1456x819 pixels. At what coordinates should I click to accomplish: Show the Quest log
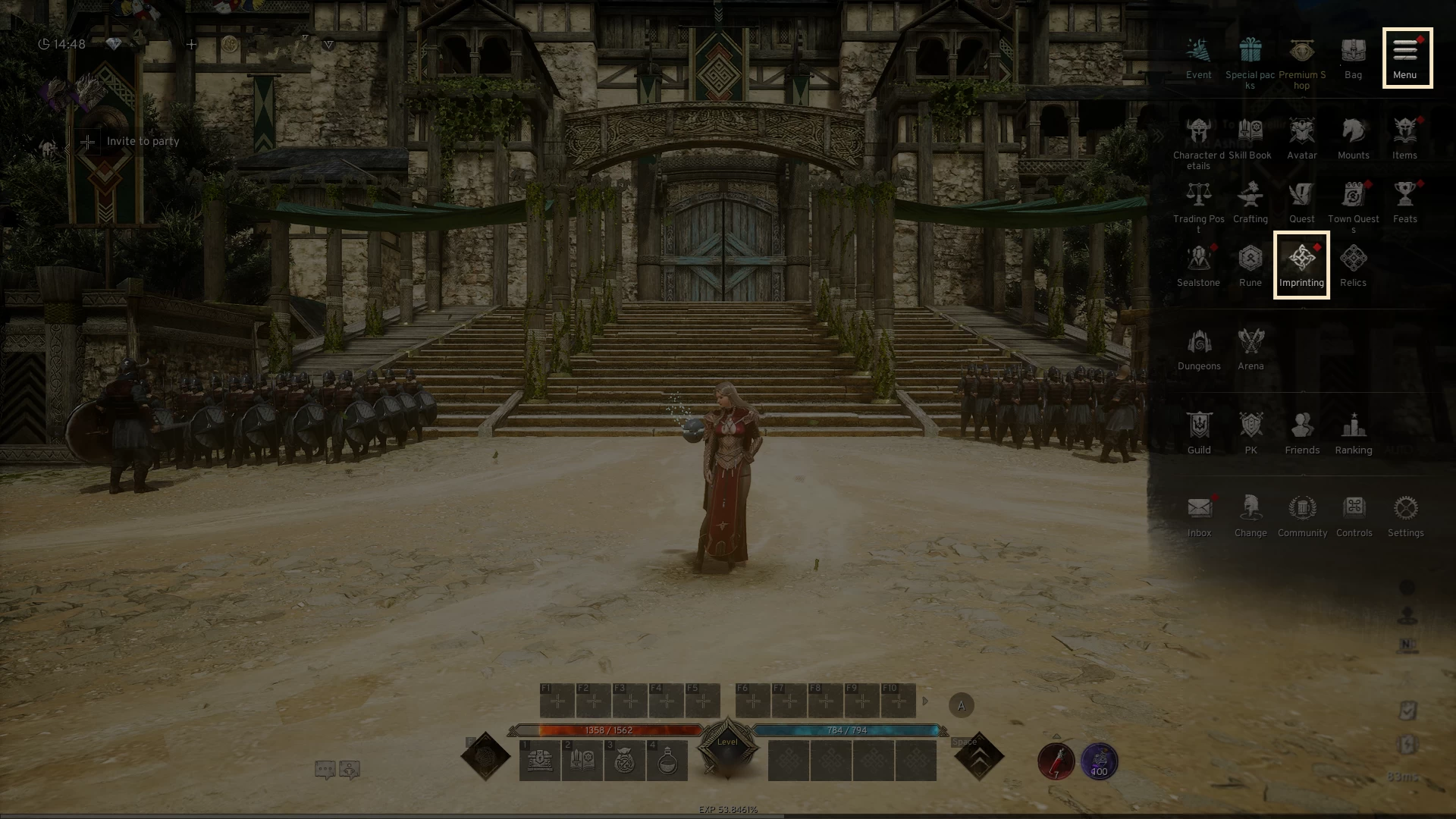tap(1301, 202)
